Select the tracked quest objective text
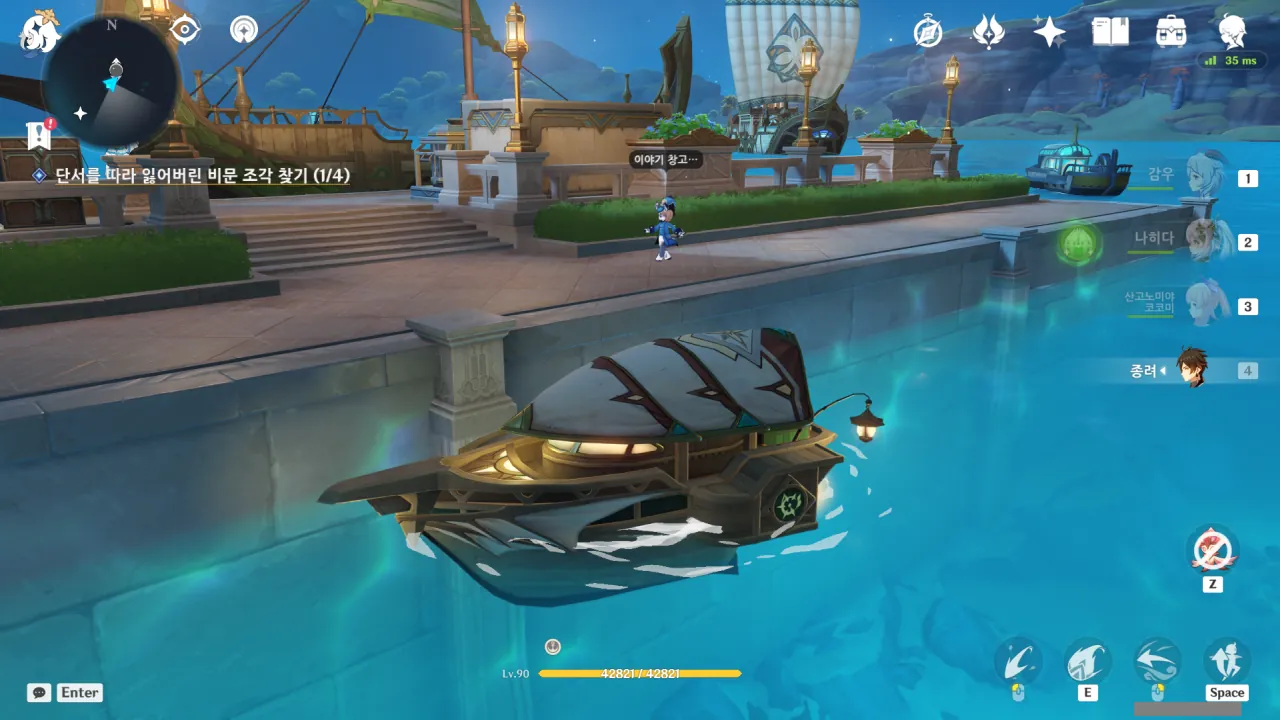 pos(201,176)
